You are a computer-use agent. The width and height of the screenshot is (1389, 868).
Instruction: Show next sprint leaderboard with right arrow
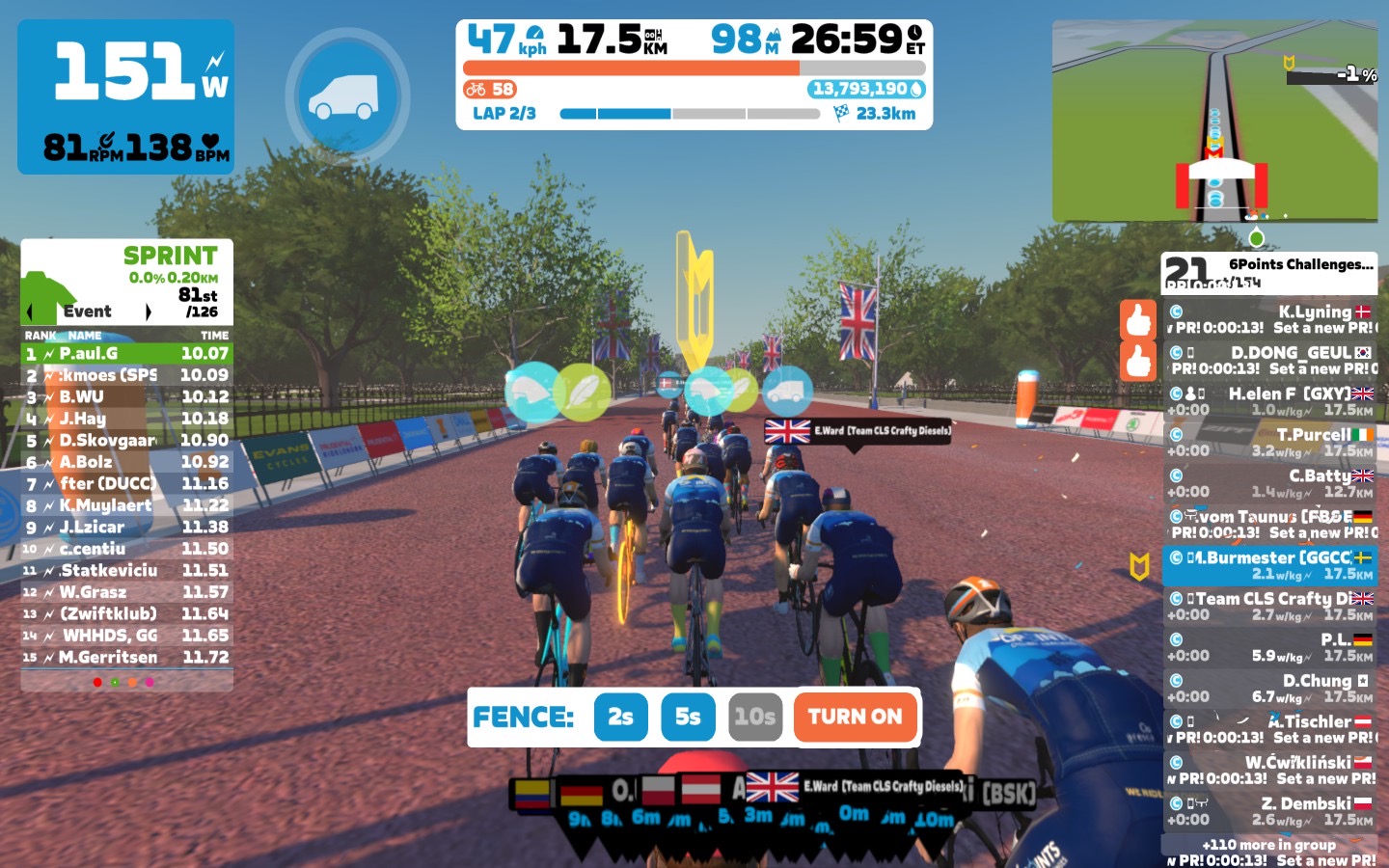148,312
